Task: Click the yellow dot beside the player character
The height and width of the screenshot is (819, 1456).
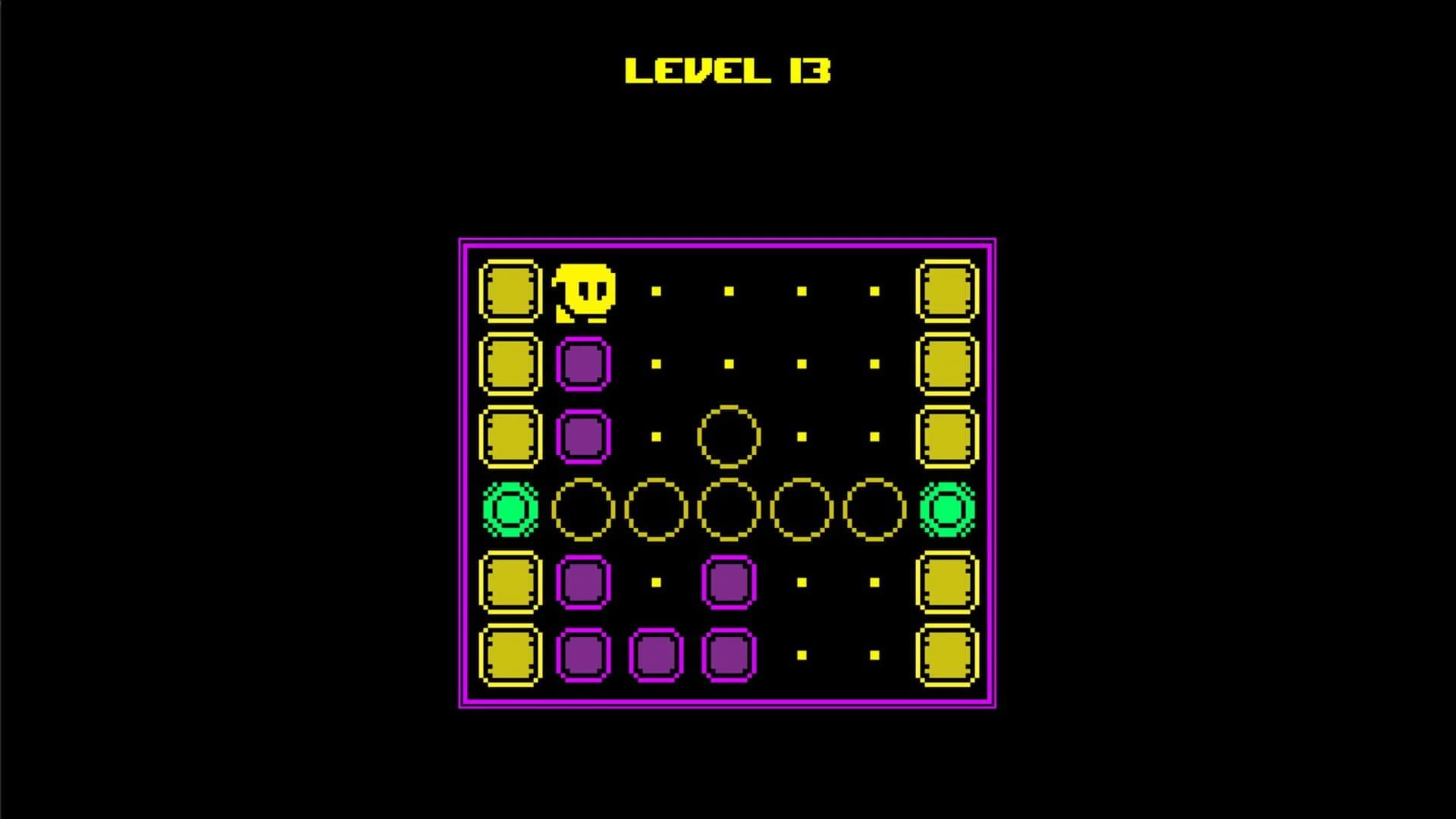Action: 656,290
